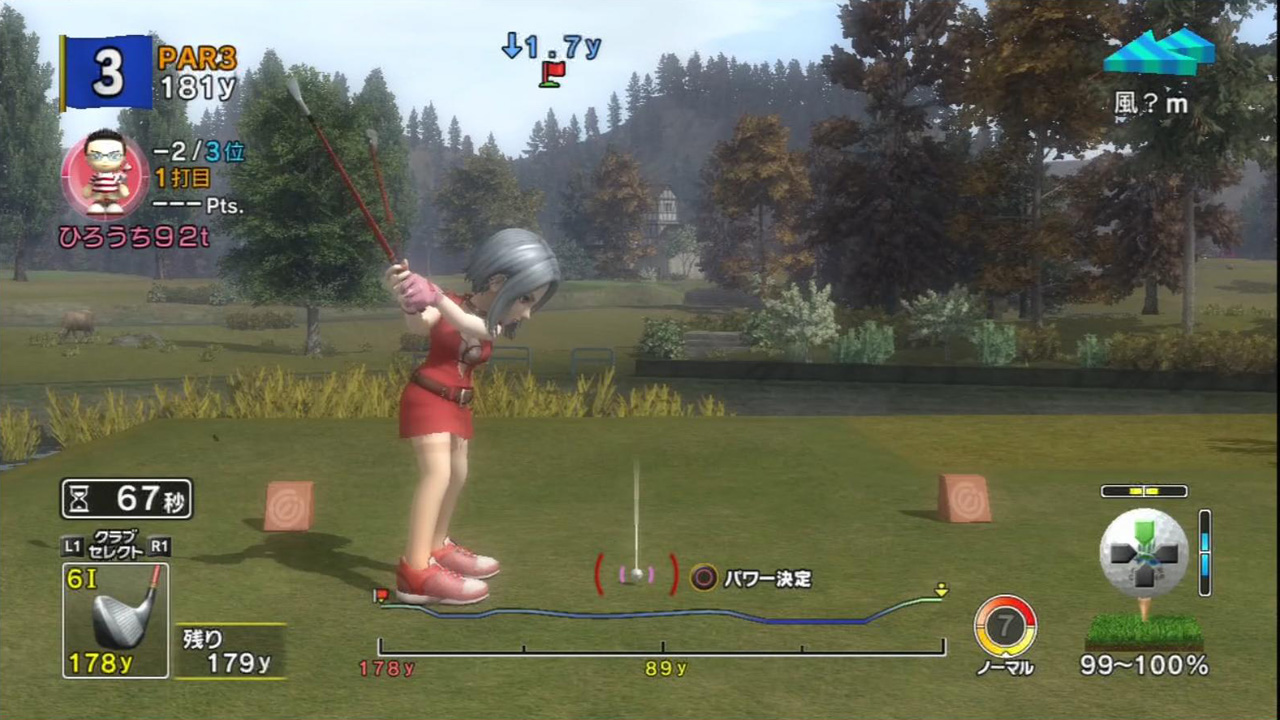Image resolution: width=1280 pixels, height=720 pixels.
Task: Click the grass tee lie icon
Action: coord(1144,631)
